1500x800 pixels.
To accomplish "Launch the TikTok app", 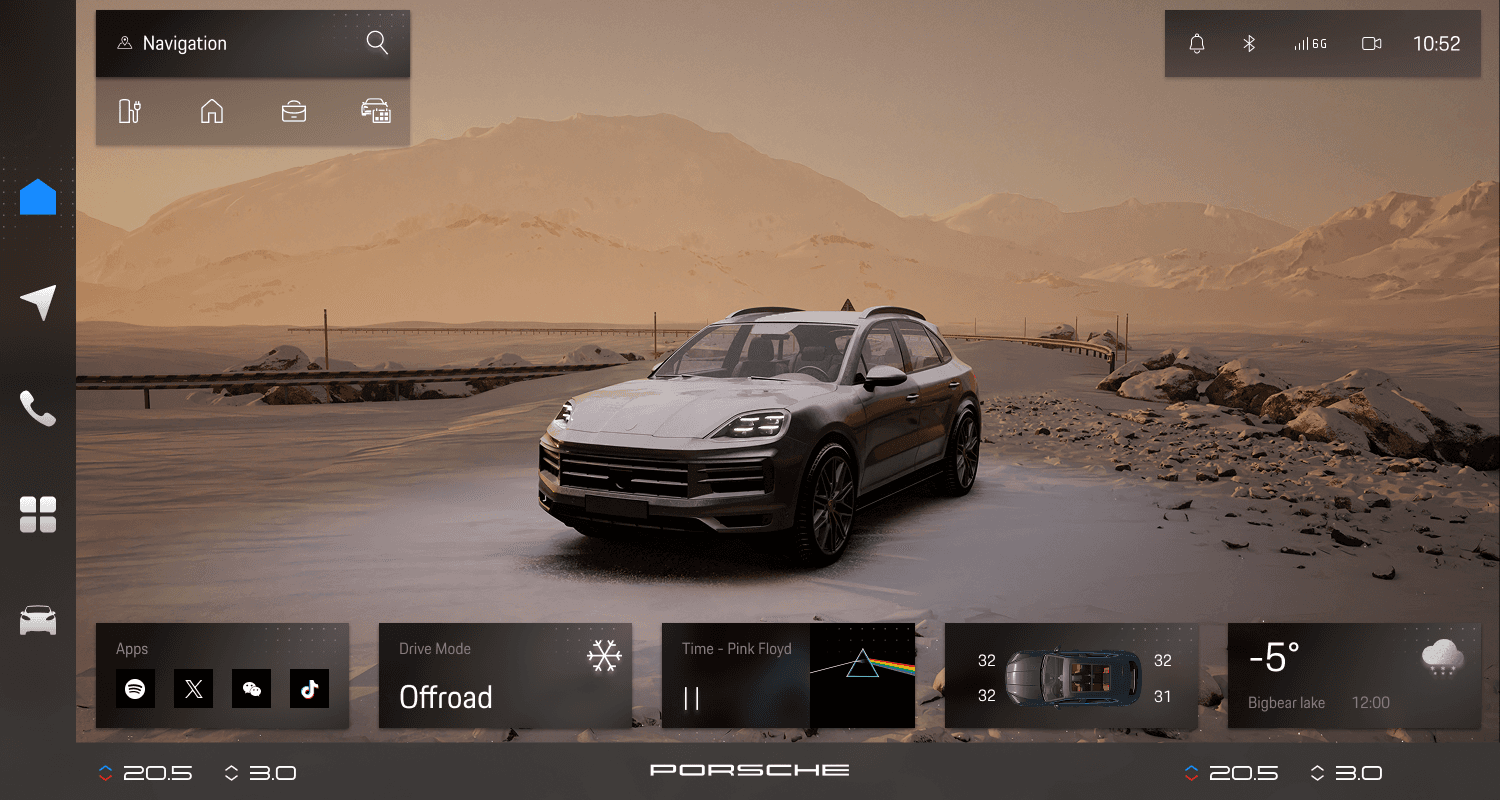I will click(x=309, y=689).
